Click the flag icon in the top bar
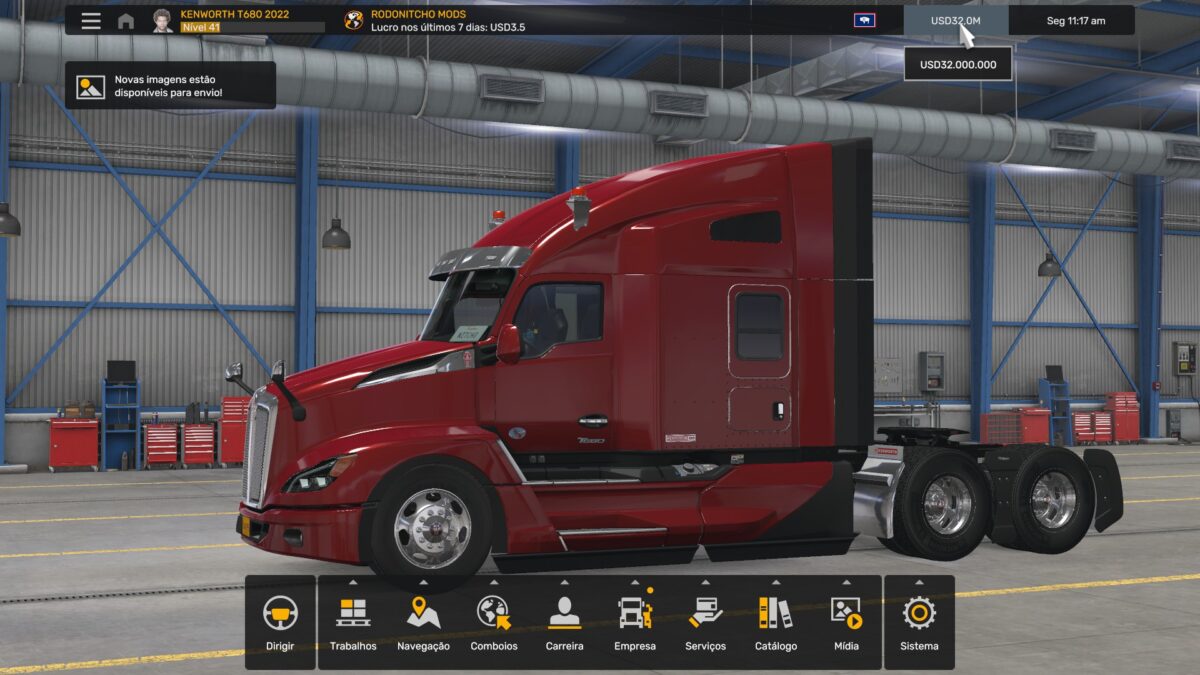This screenshot has height=675, width=1200. [864, 20]
